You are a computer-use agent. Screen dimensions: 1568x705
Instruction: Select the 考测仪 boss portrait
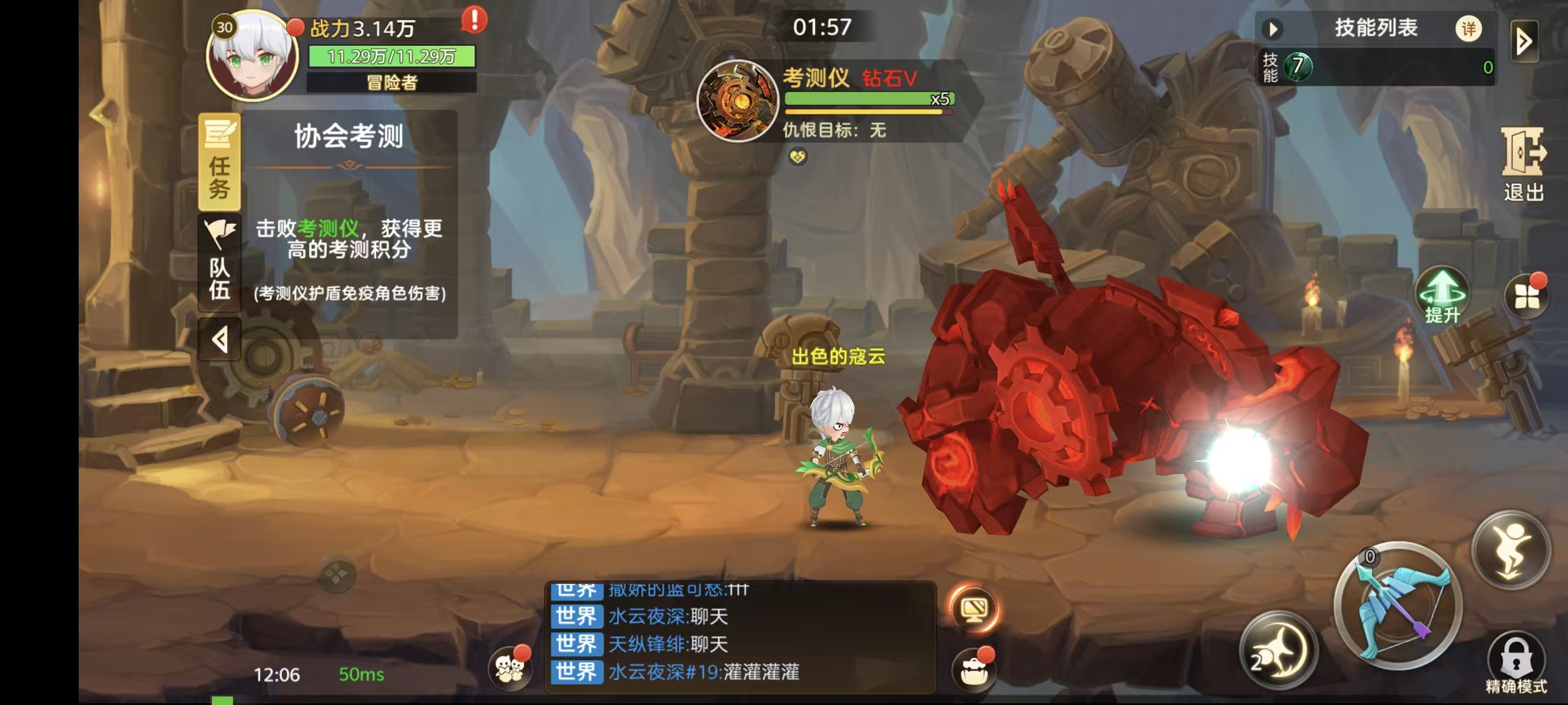(x=737, y=100)
